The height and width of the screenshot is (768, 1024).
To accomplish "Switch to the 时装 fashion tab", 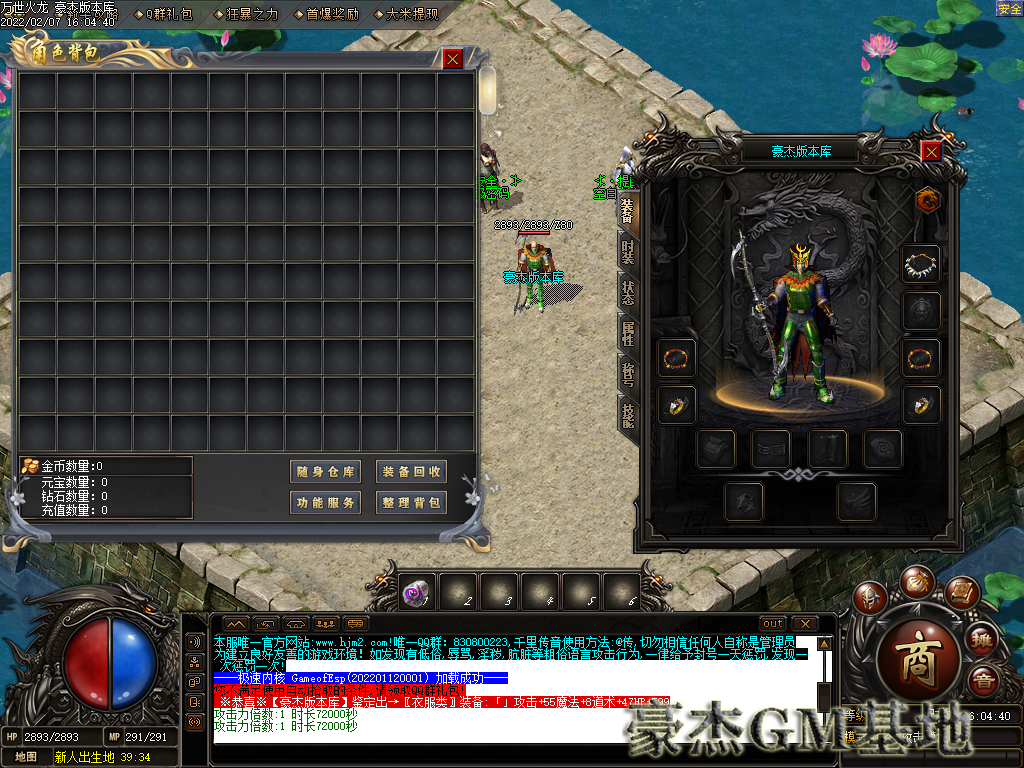I will [627, 250].
